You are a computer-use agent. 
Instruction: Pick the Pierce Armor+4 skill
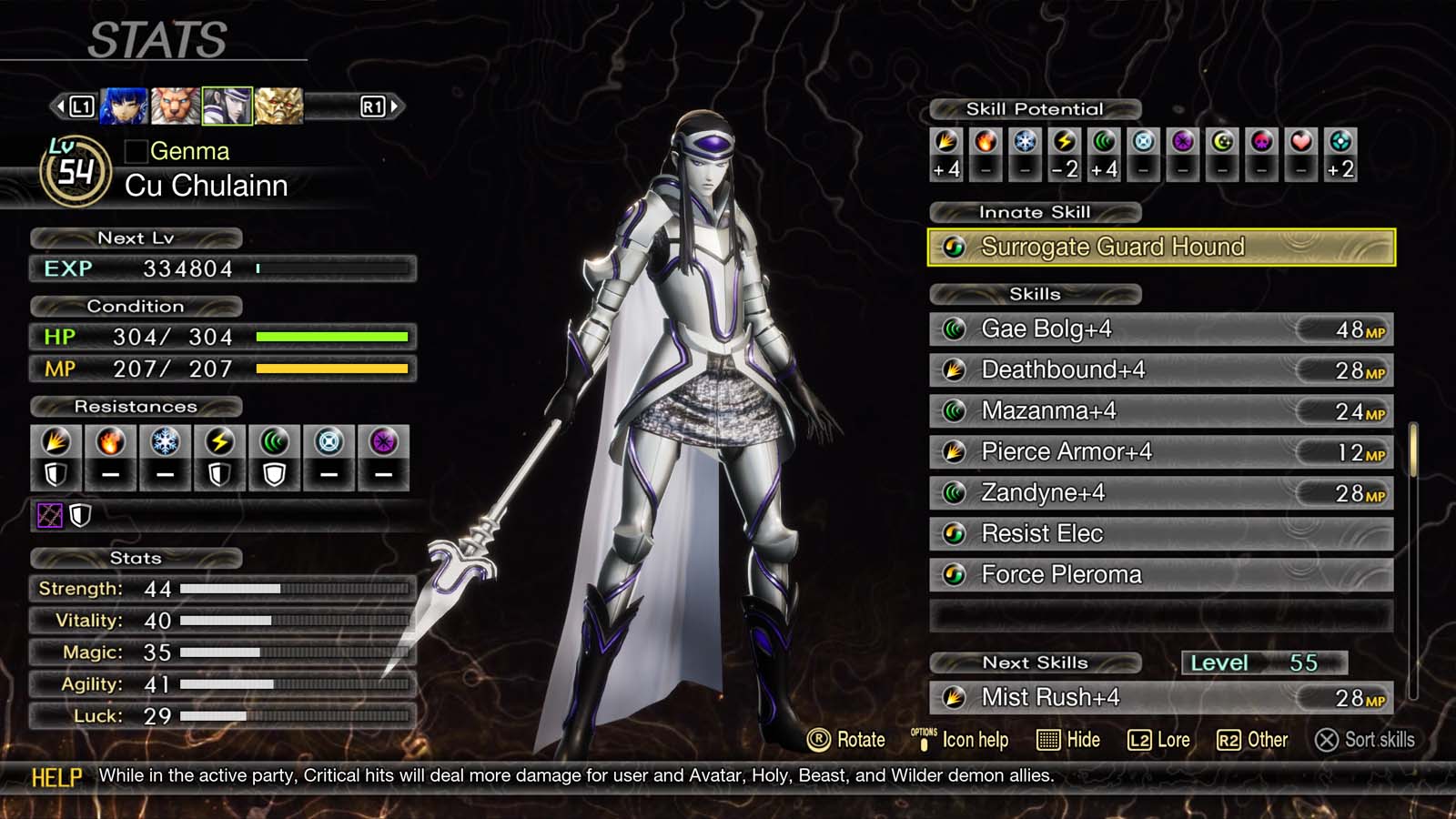click(1160, 452)
